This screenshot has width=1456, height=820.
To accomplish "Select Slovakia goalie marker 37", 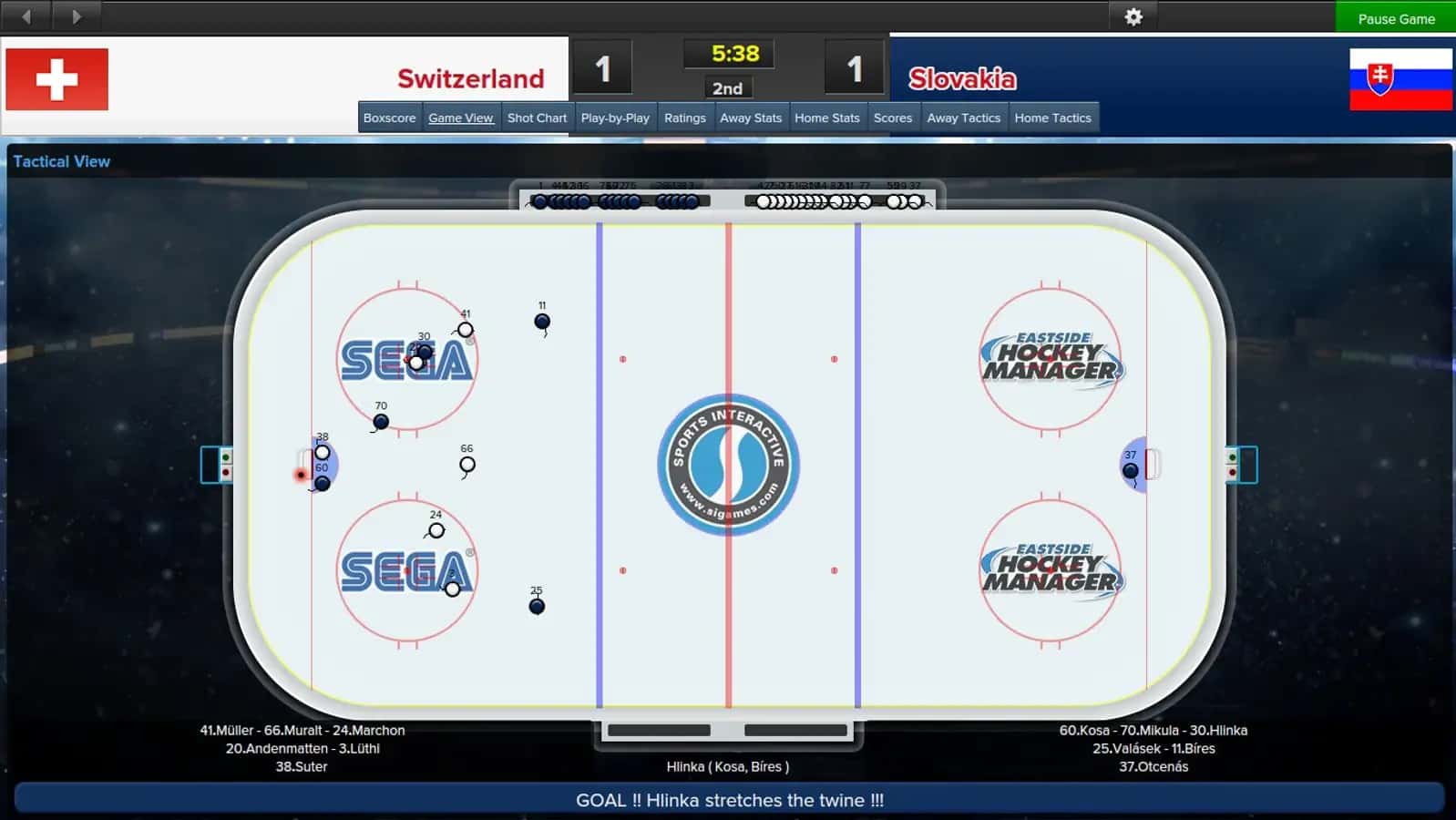I will tap(1130, 470).
